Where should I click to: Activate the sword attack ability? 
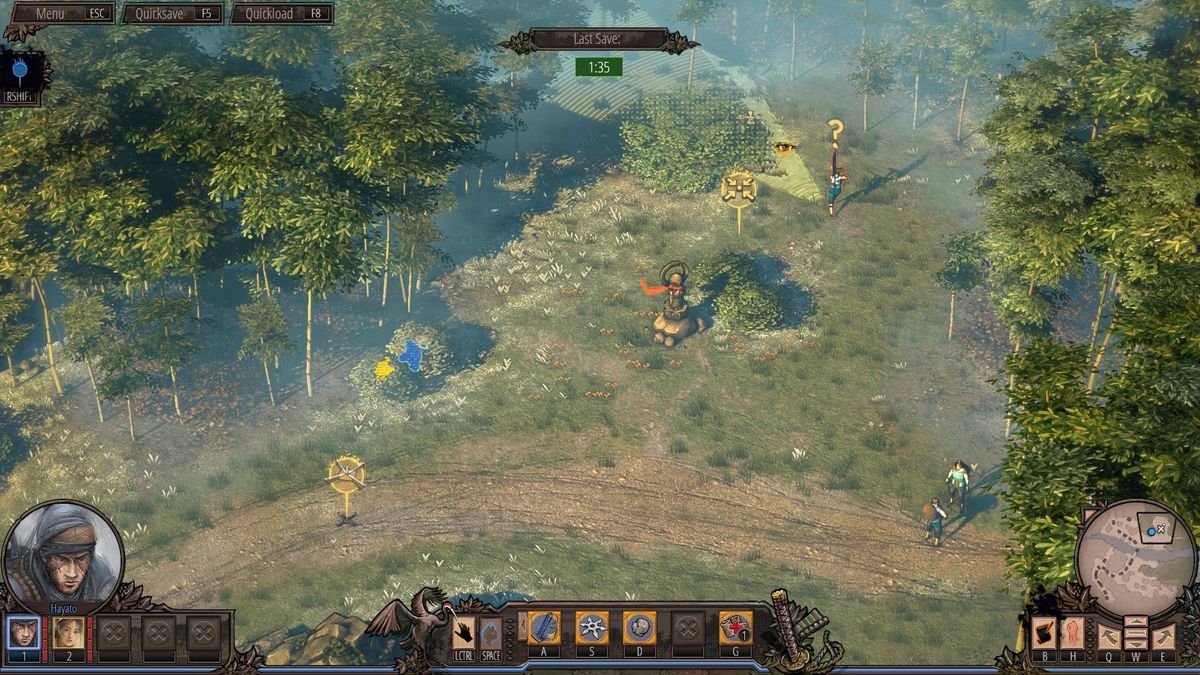coord(544,628)
